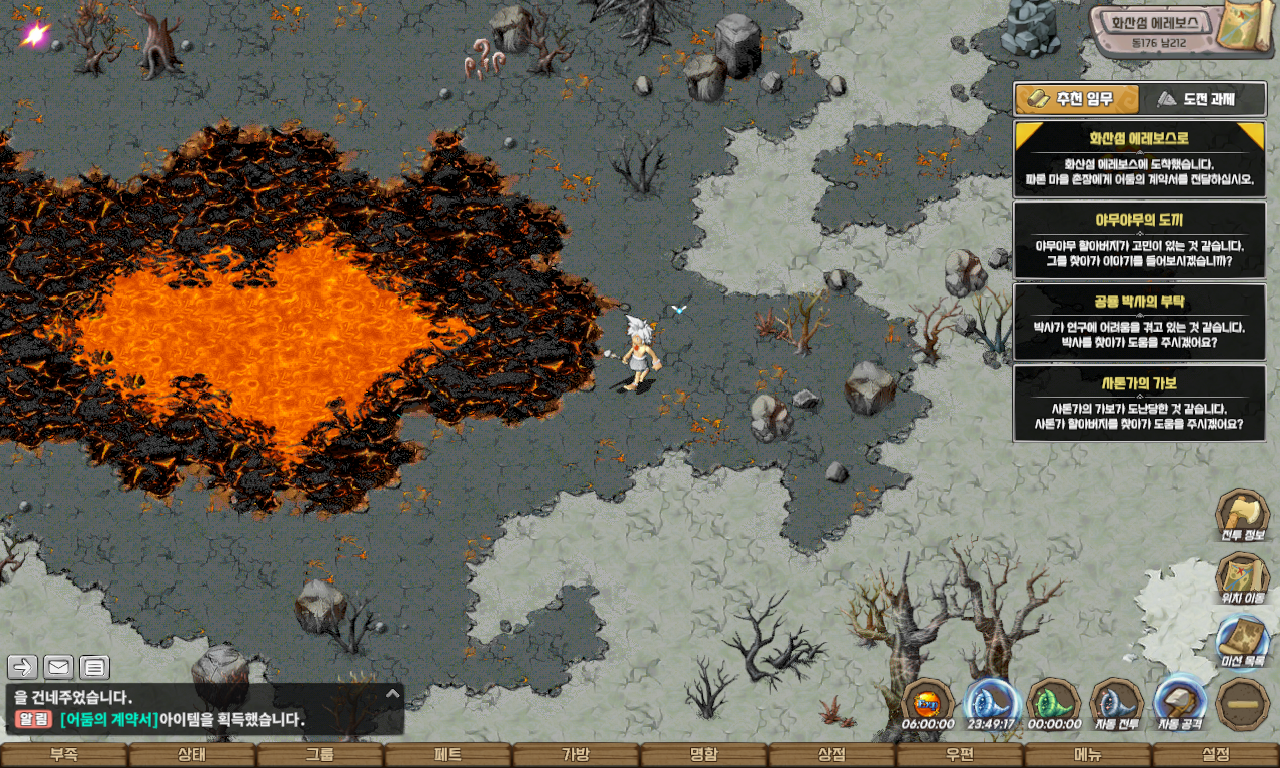The image size is (1280, 768).
Task: Open the 설정 (settings) menu
Action: click(x=1216, y=755)
